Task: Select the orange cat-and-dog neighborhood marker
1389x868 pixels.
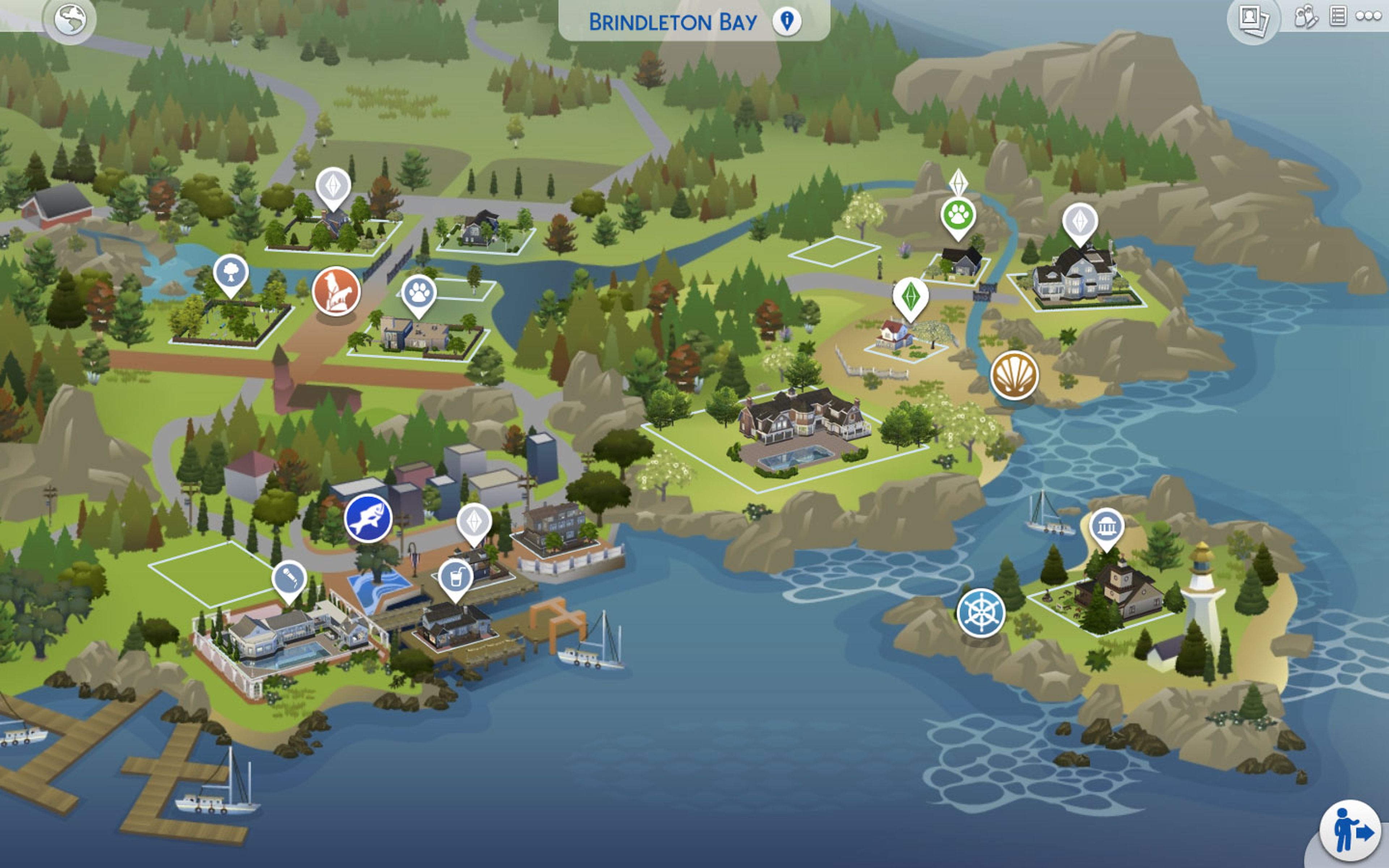Action: (x=336, y=291)
